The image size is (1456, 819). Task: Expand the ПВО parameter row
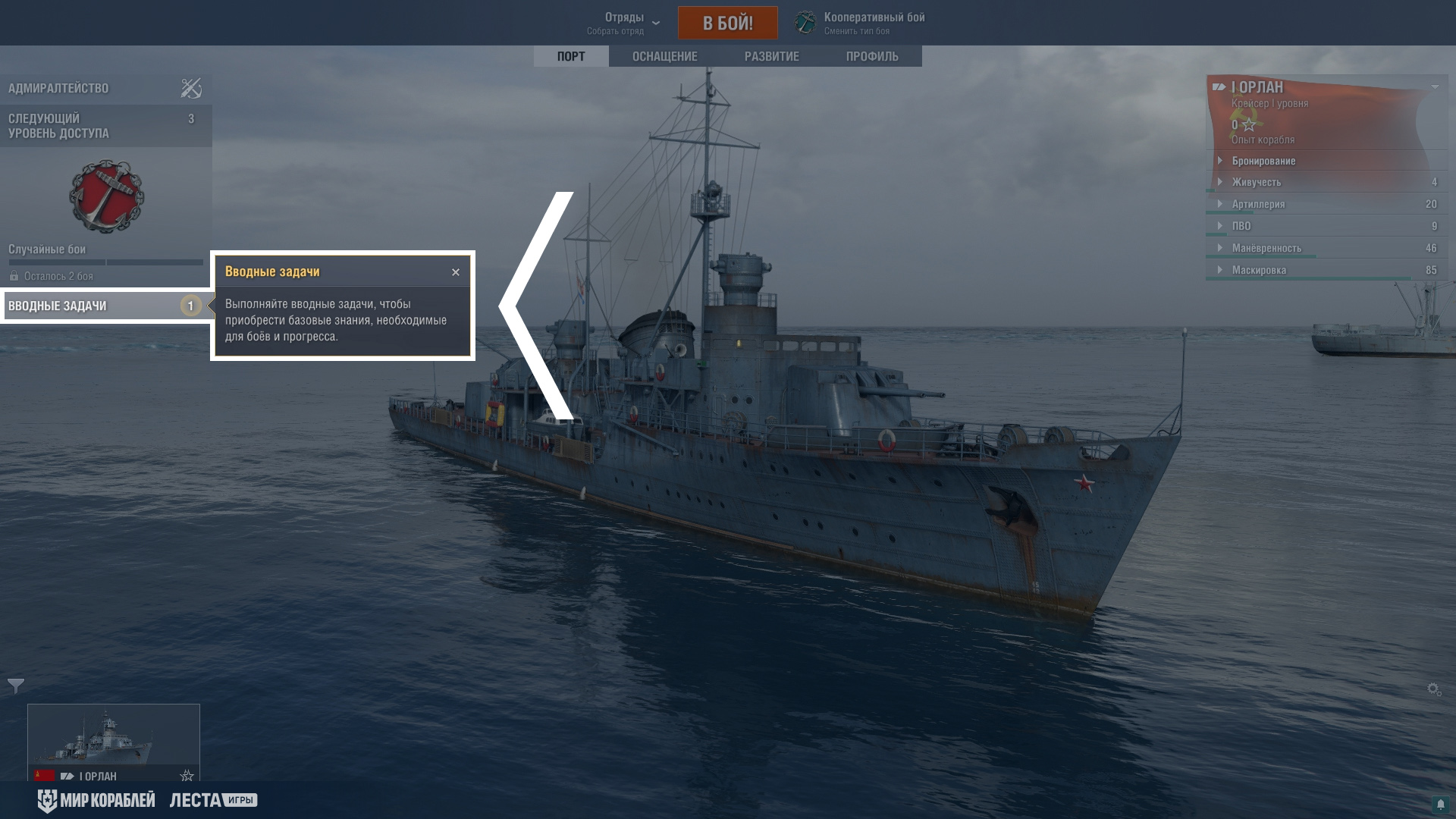[1241, 226]
